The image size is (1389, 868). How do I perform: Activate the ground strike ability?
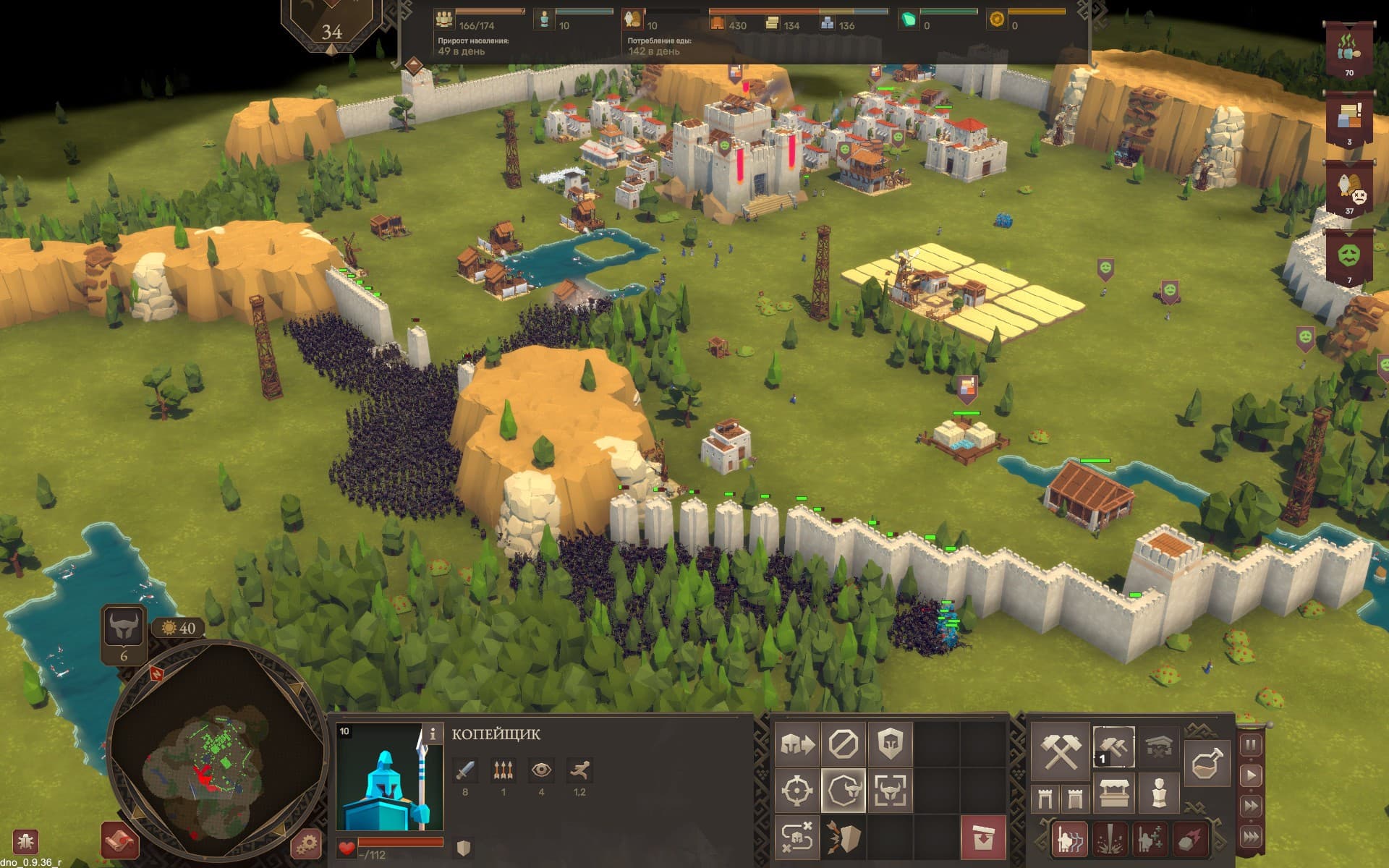click(x=1110, y=838)
